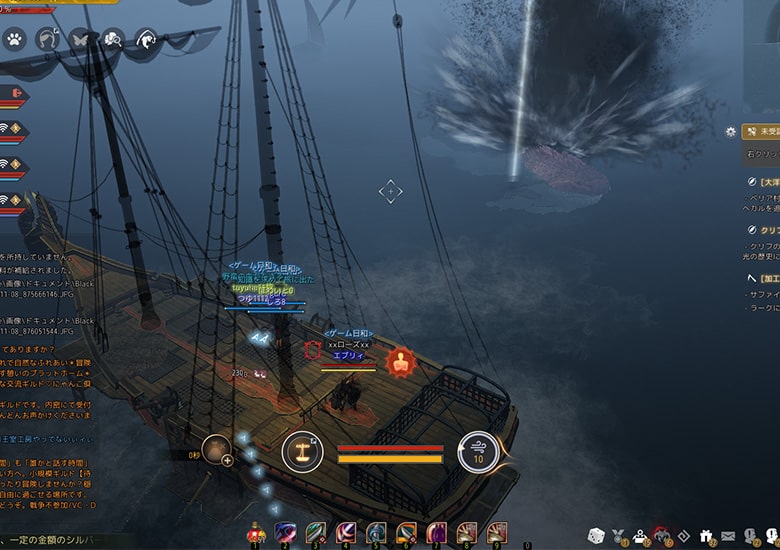Image resolution: width=780 pixels, height=550 pixels.
Task: Activate the dark orb skill in slot 2
Action: point(286,532)
